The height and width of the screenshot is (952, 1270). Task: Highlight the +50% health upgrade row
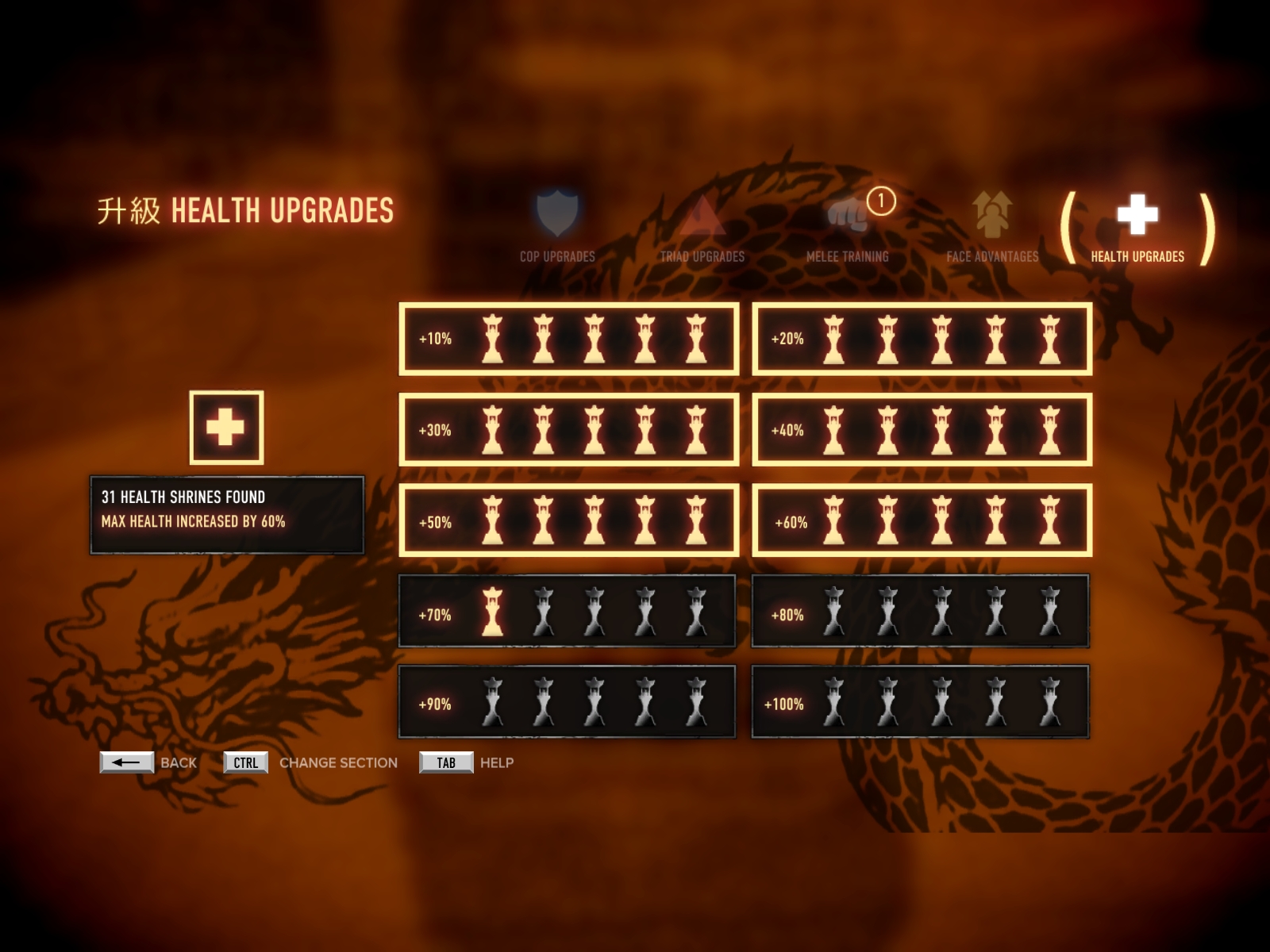568,520
